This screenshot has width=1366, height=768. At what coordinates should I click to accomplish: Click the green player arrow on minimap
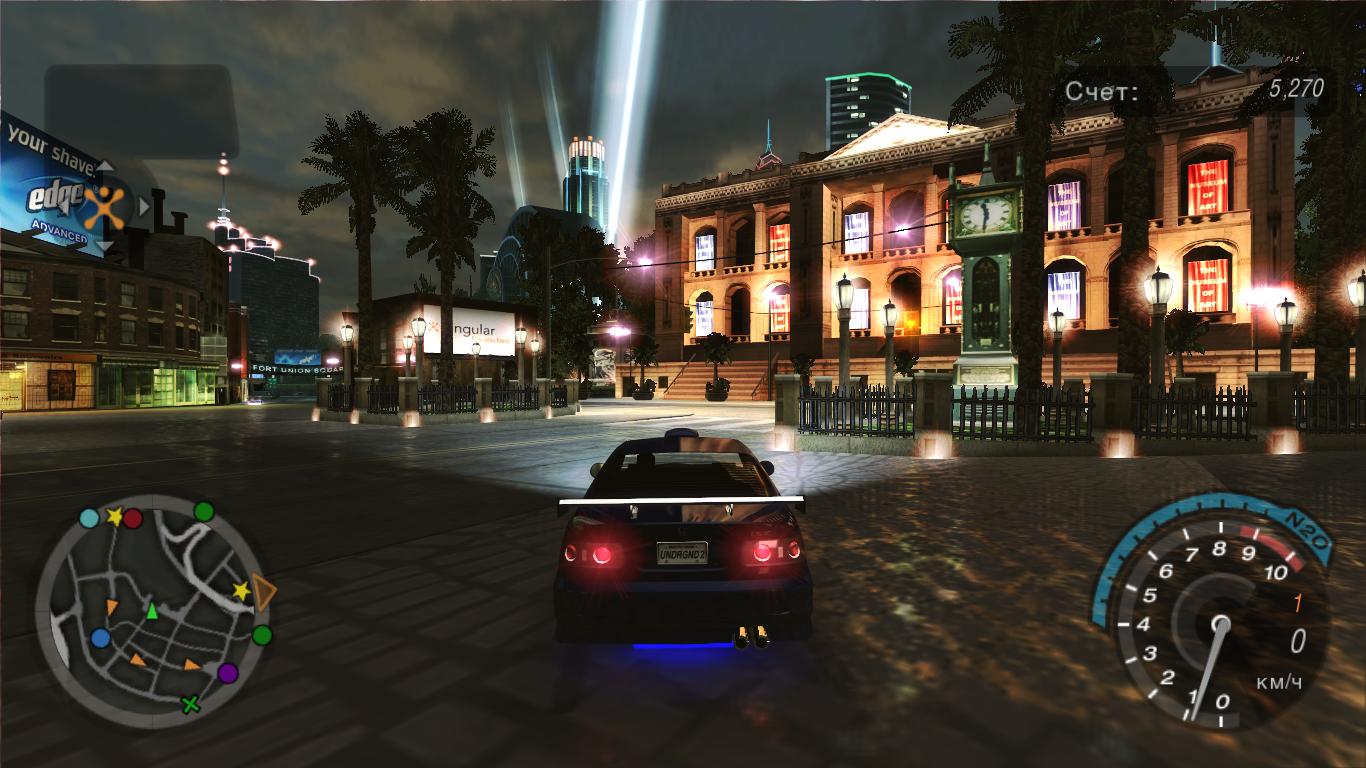click(x=152, y=610)
